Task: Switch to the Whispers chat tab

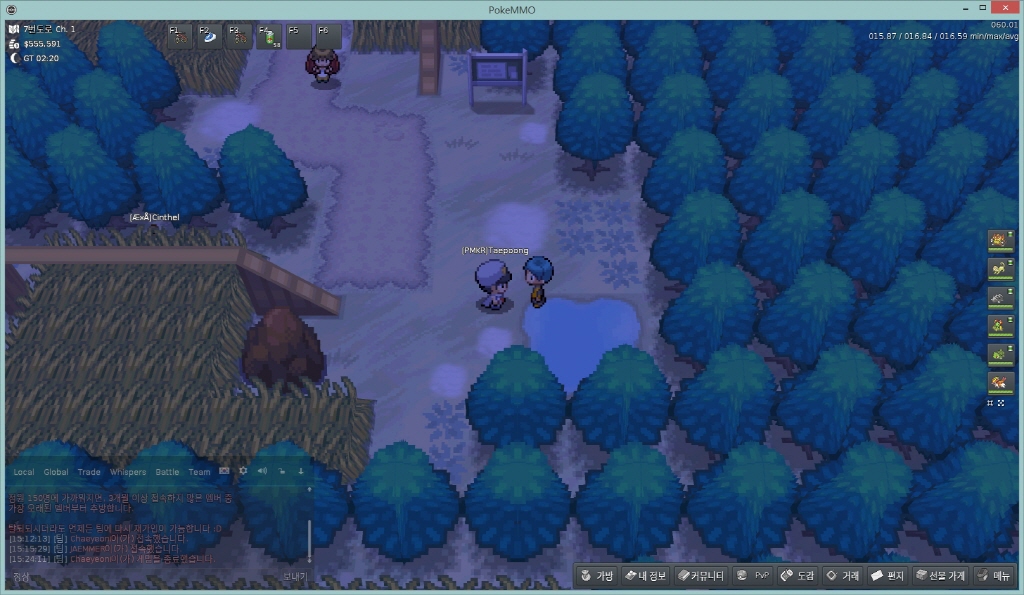Action: 128,472
